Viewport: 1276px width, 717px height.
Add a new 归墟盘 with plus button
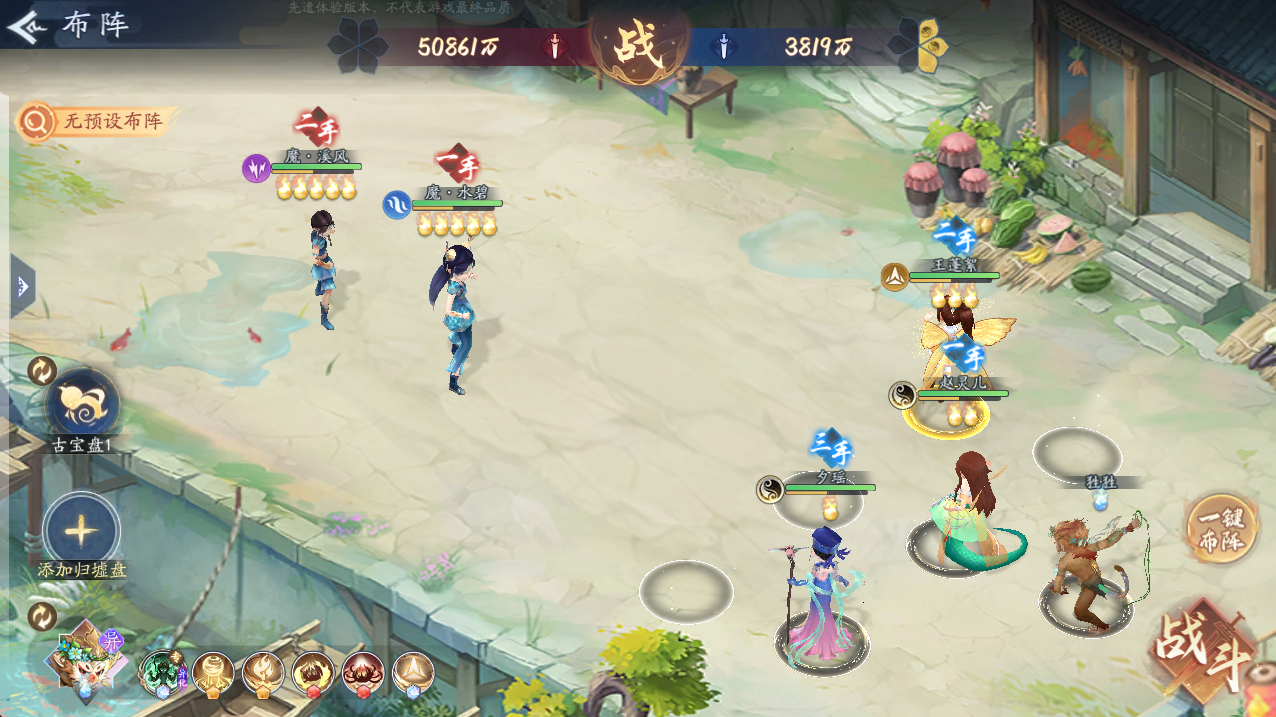[x=82, y=530]
